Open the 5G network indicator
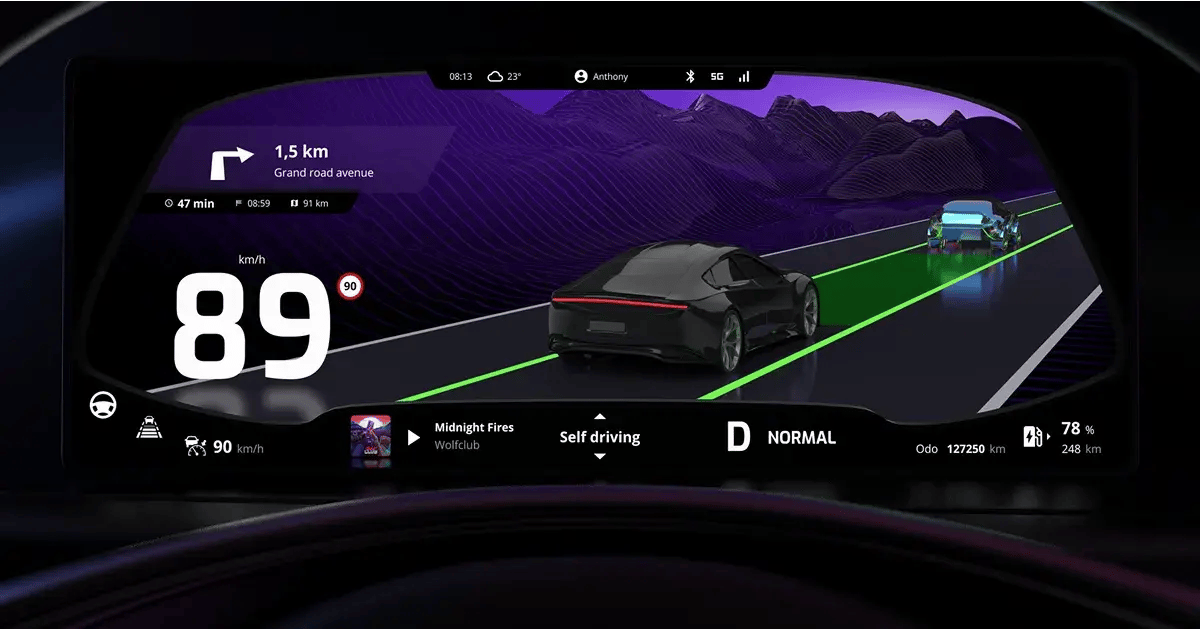 [x=717, y=76]
